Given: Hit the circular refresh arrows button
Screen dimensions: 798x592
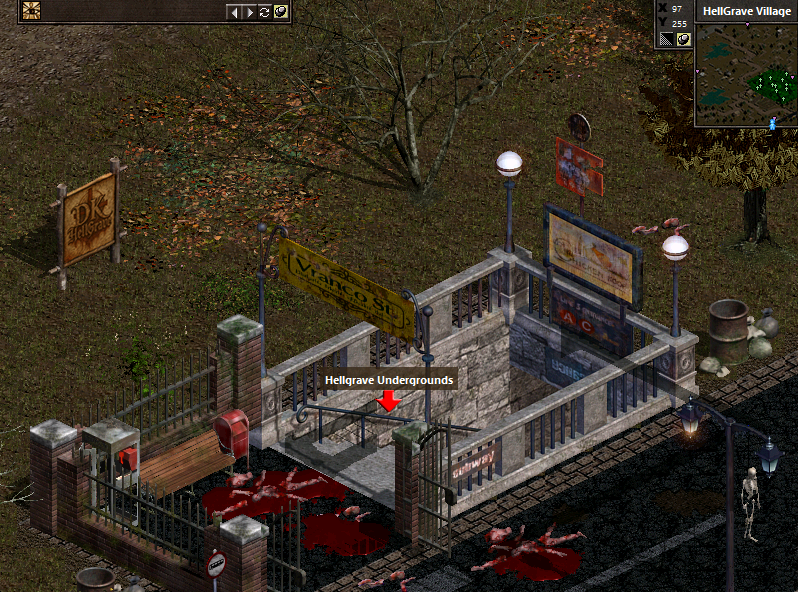Looking at the screenshot, I should pos(265,12).
